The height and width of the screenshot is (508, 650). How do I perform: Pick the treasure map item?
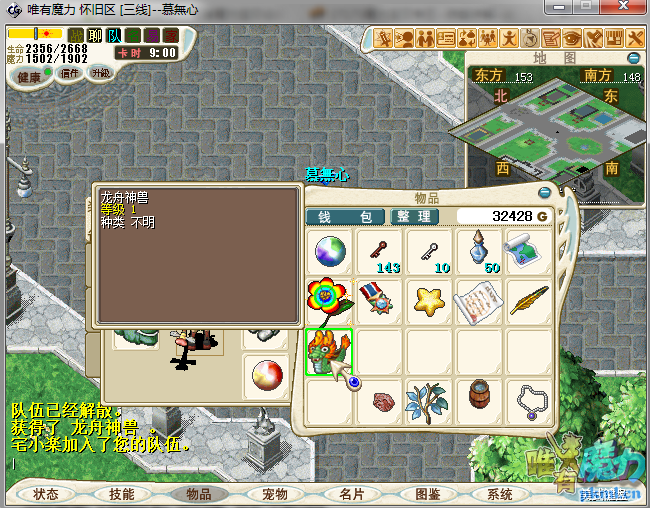coord(530,251)
